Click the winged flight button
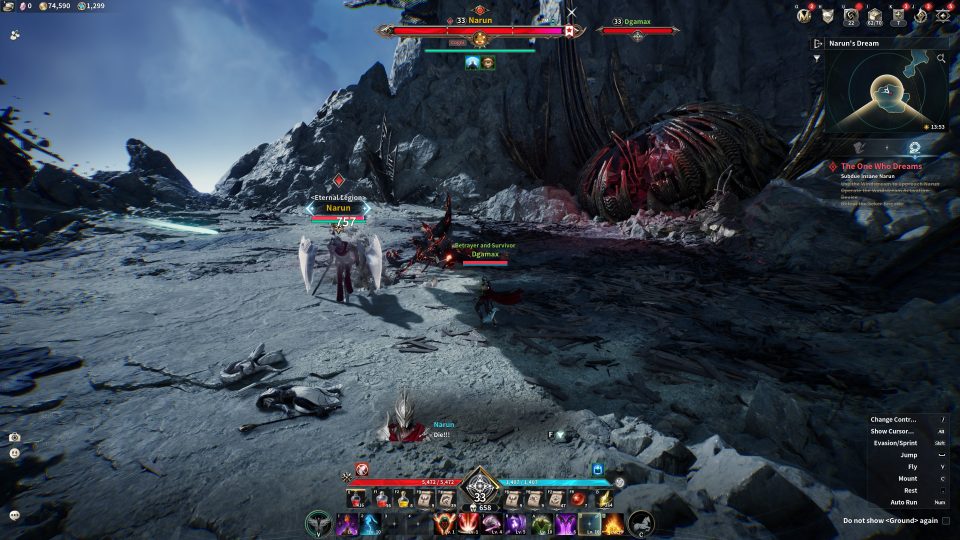The image size is (960, 540). tap(320, 522)
